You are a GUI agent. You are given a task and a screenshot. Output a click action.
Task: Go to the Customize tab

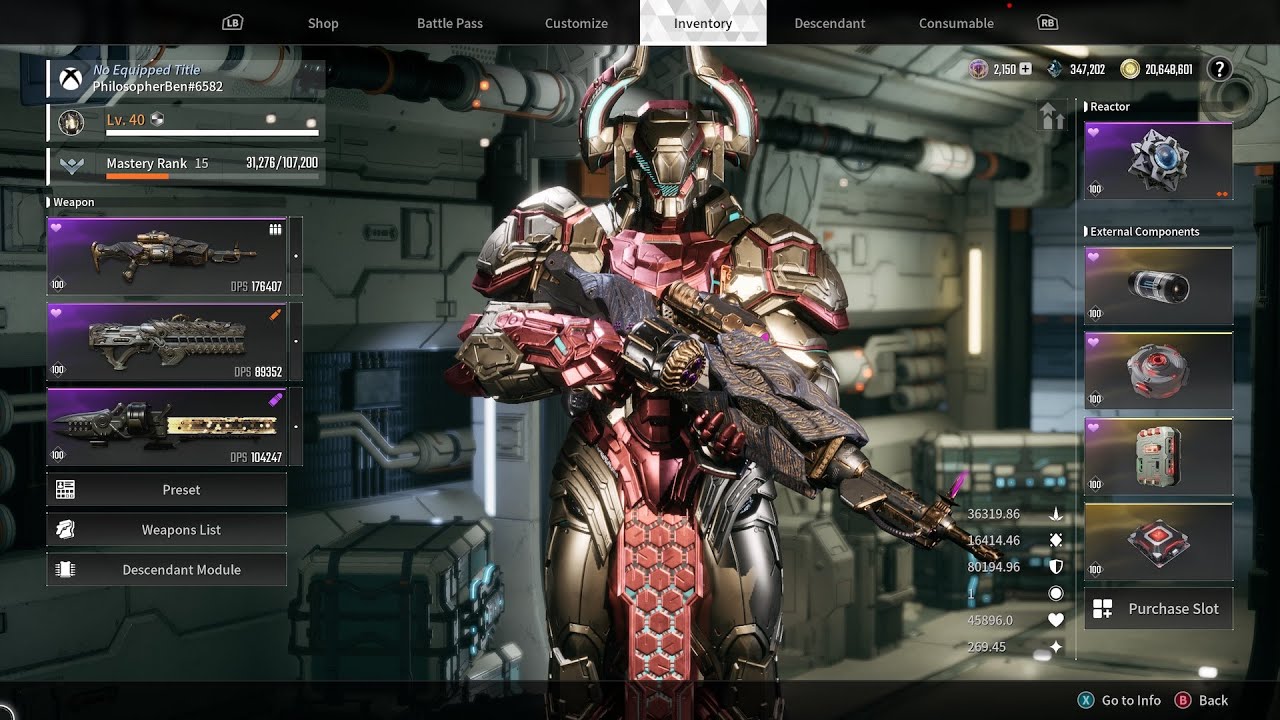click(576, 23)
